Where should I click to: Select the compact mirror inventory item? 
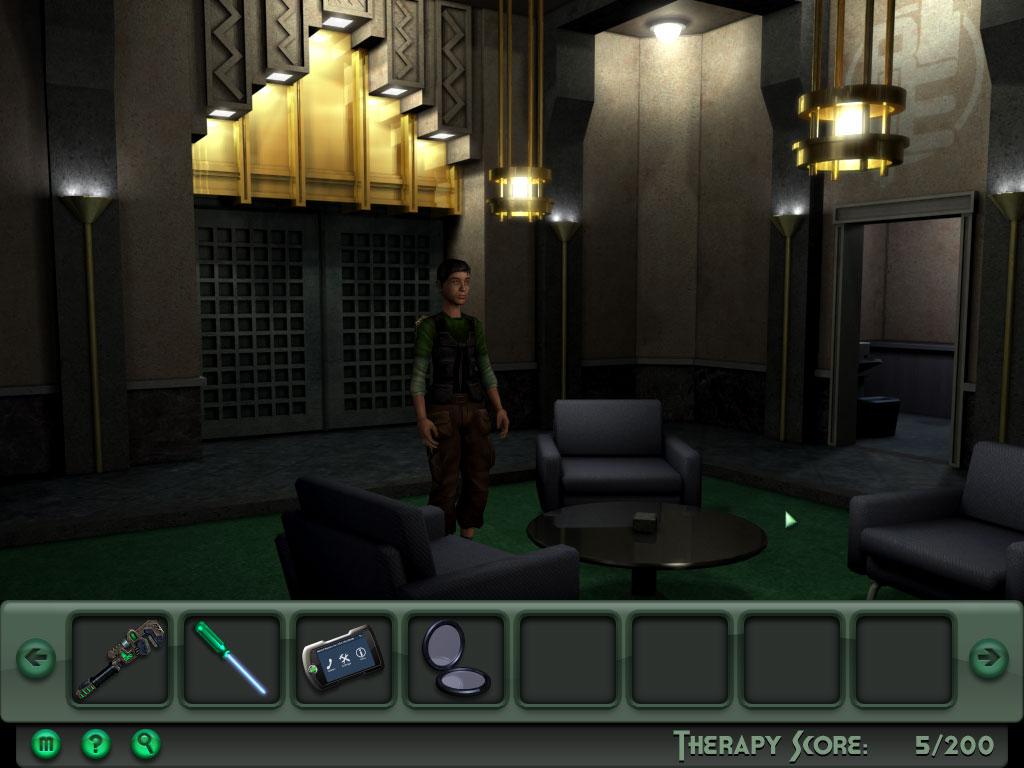point(455,659)
